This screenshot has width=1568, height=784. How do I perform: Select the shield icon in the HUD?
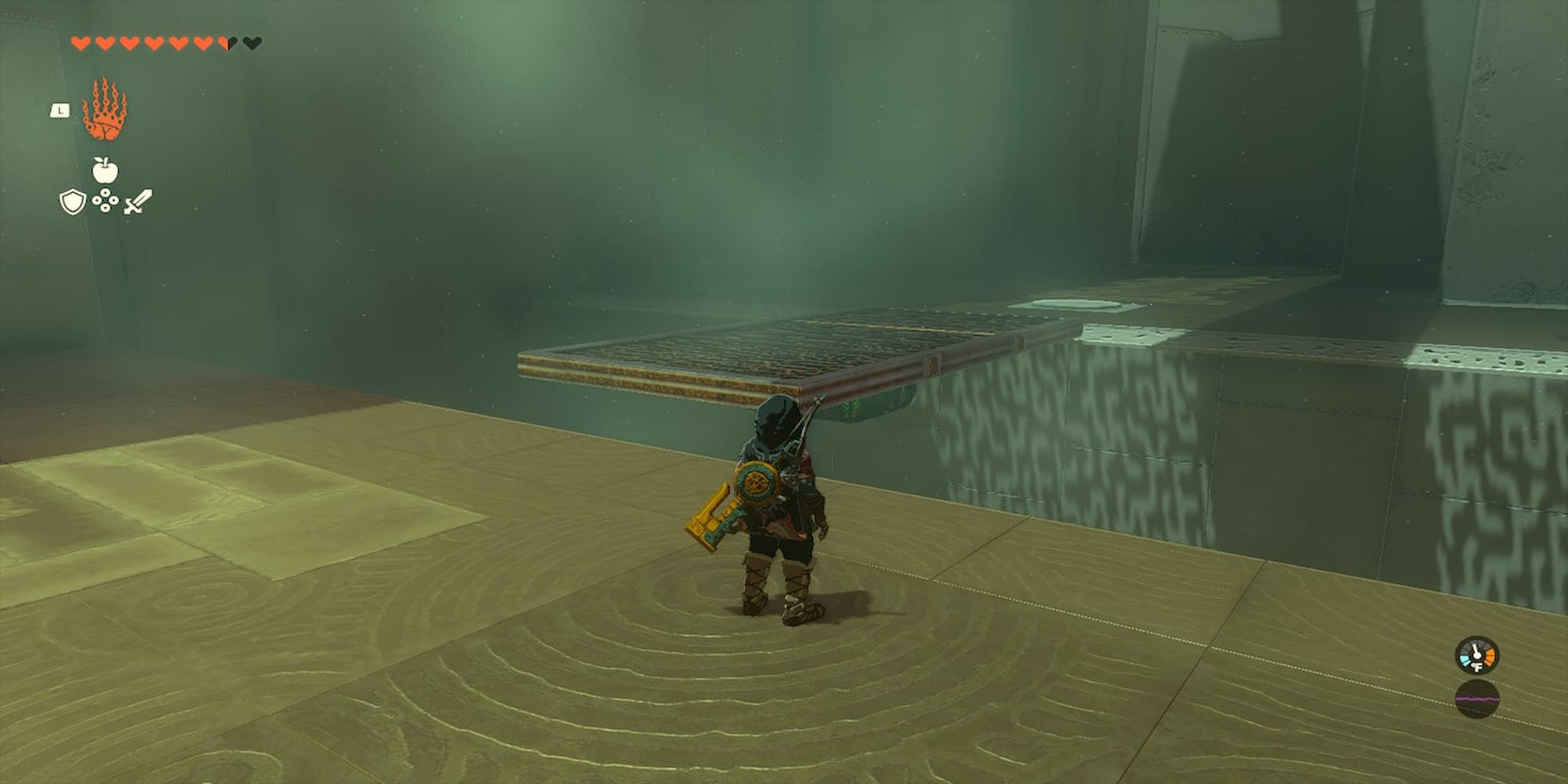tap(72, 201)
